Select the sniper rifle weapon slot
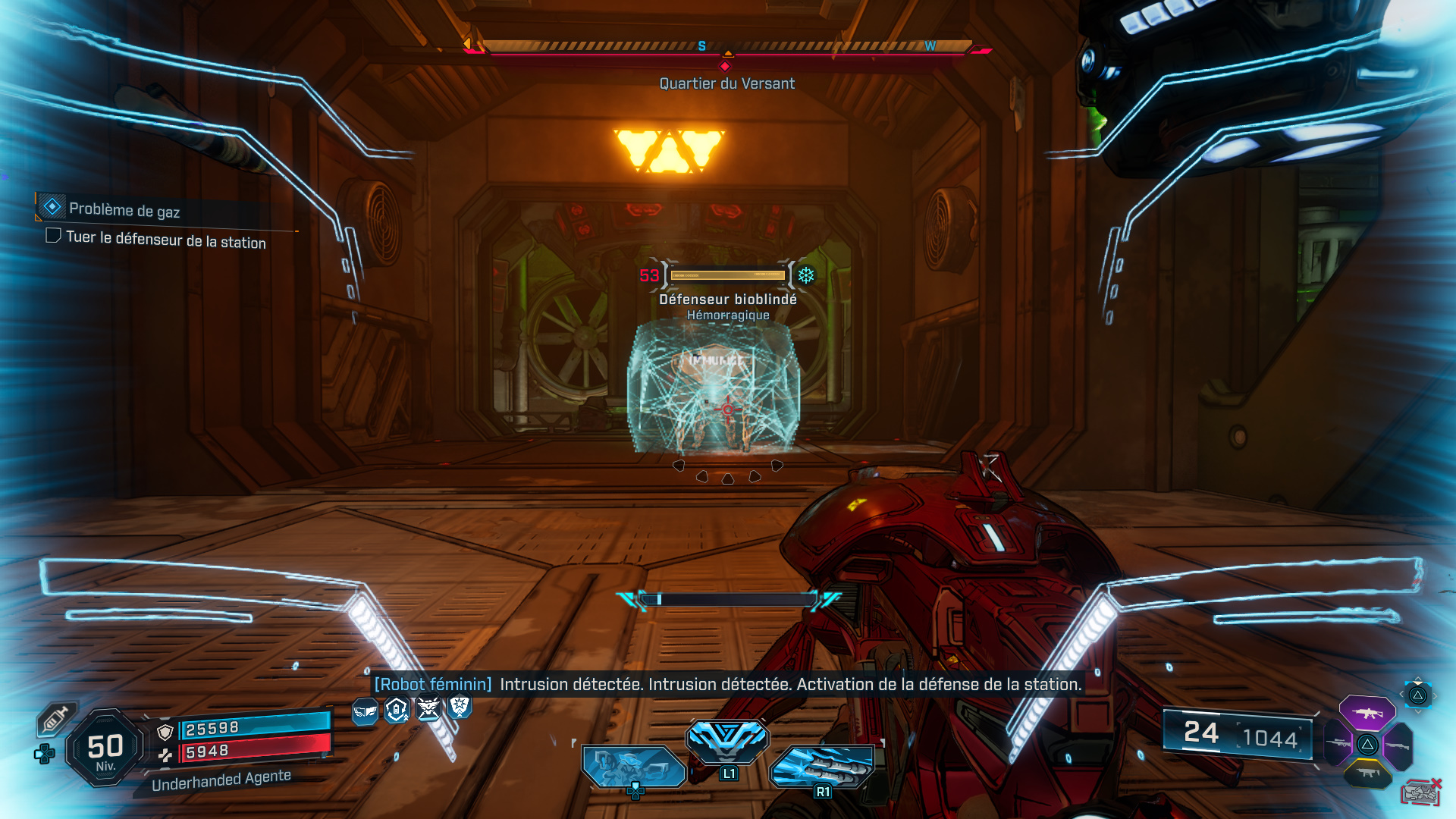Viewport: 1456px width, 819px height. [1338, 744]
